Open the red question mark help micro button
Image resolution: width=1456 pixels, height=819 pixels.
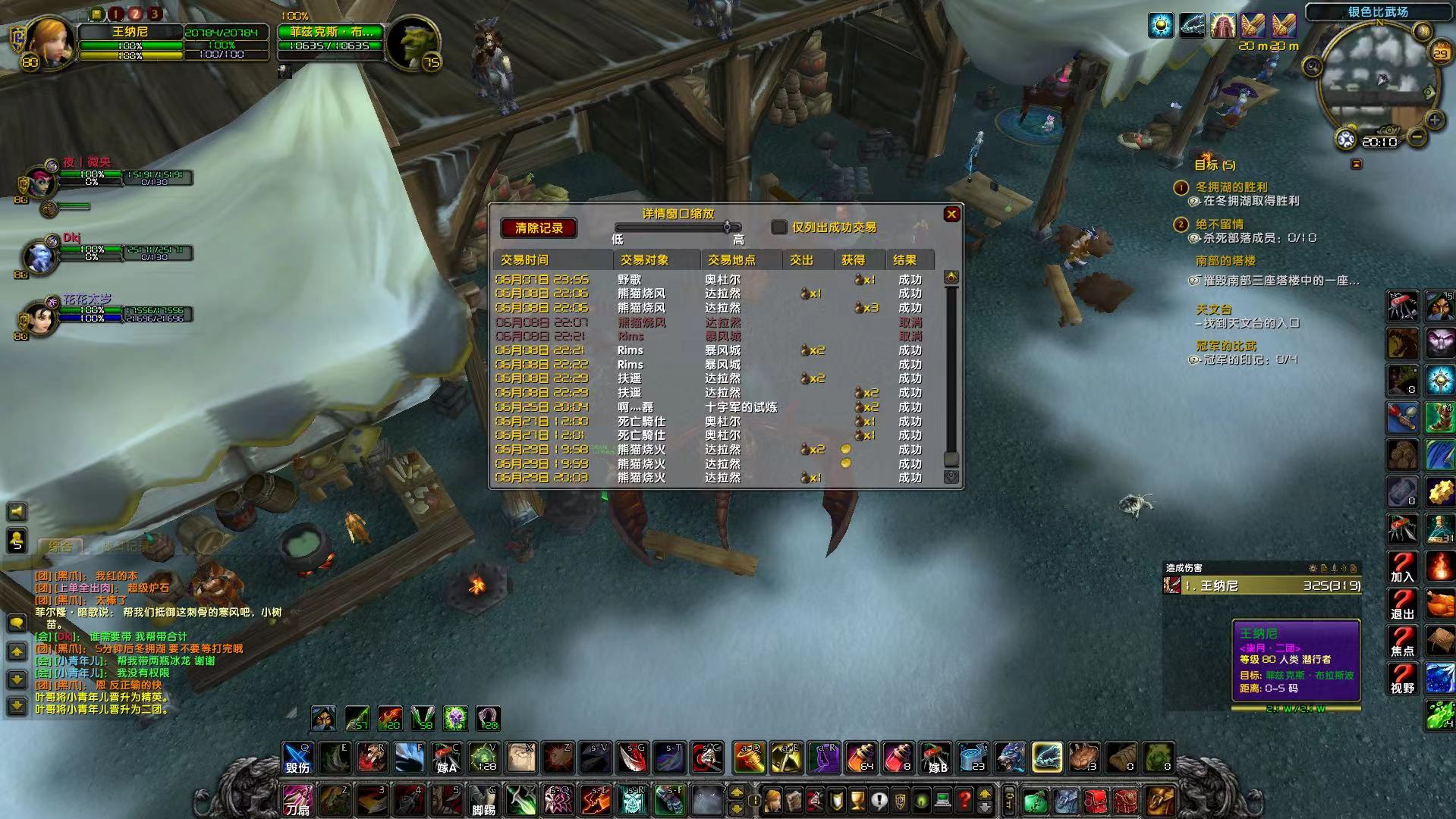(964, 799)
